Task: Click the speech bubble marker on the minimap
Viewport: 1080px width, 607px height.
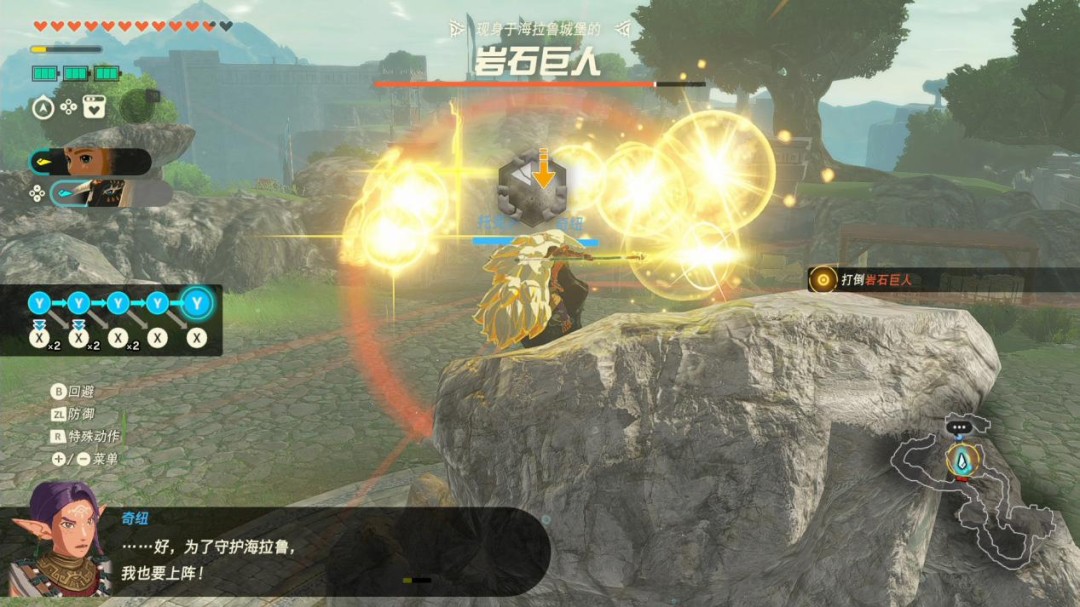Action: [961, 427]
